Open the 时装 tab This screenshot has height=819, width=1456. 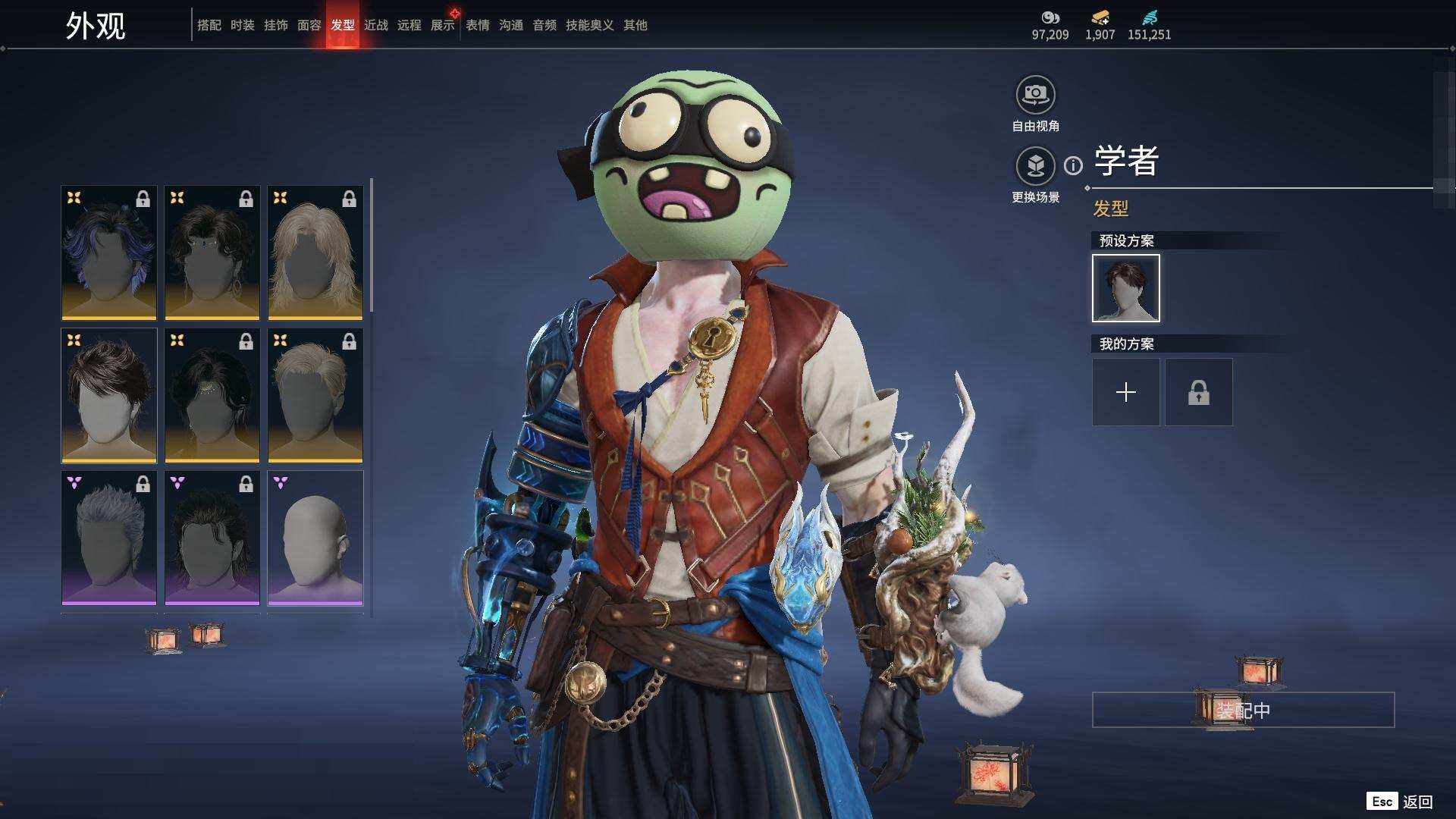coord(242,25)
